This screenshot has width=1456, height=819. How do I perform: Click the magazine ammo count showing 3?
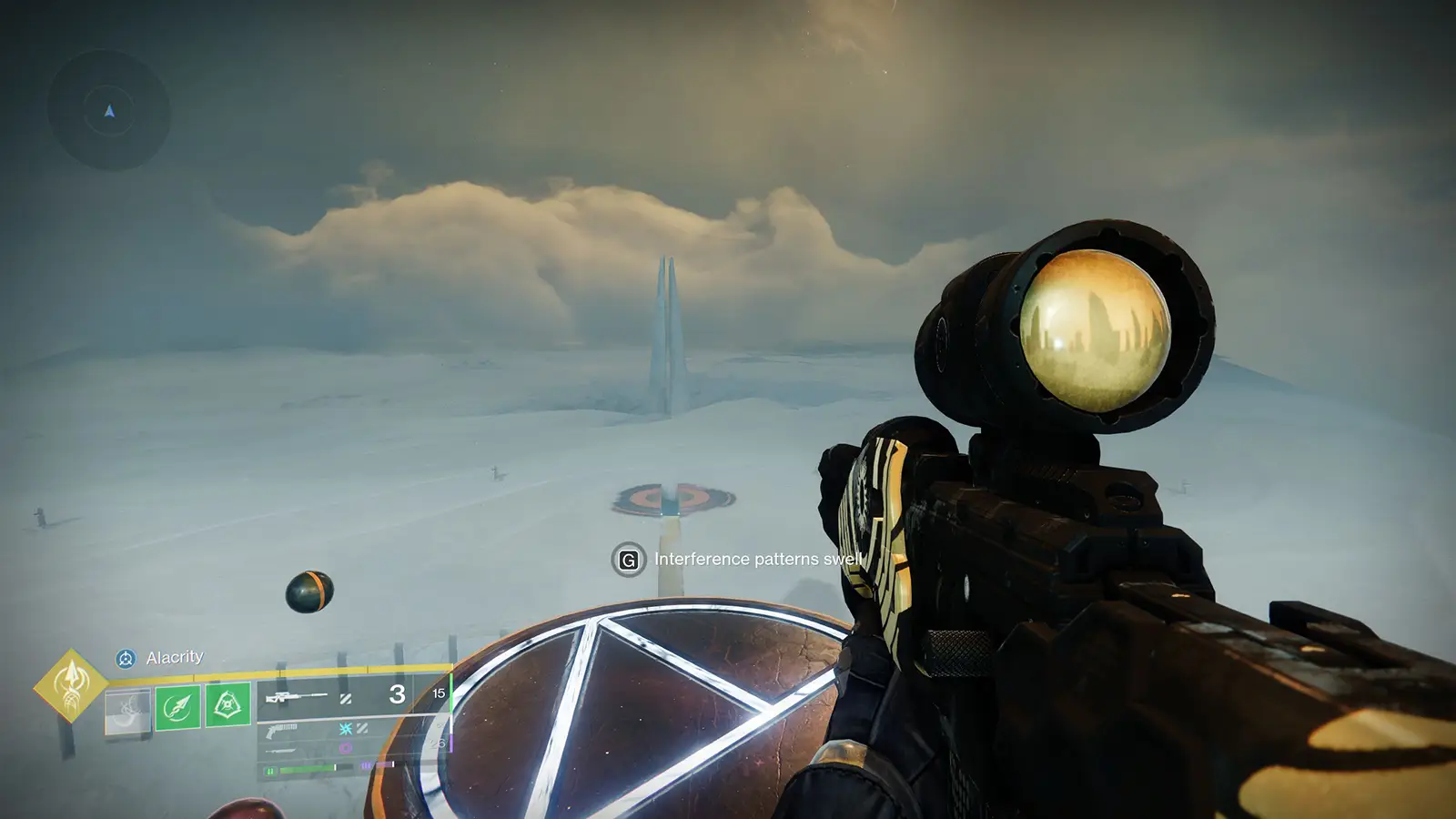(397, 695)
